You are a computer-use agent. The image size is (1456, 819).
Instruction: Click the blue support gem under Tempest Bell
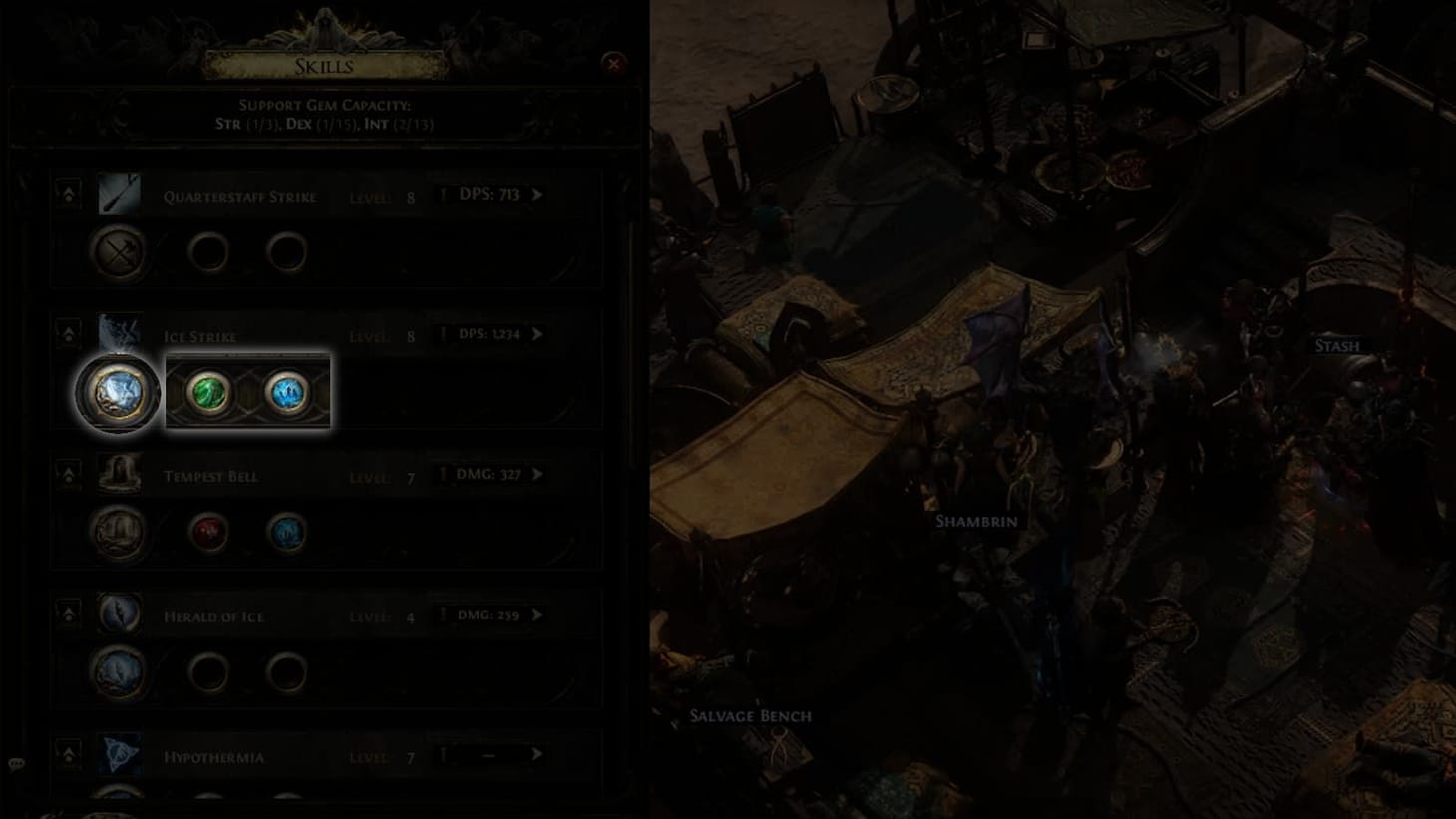pyautogui.click(x=286, y=533)
